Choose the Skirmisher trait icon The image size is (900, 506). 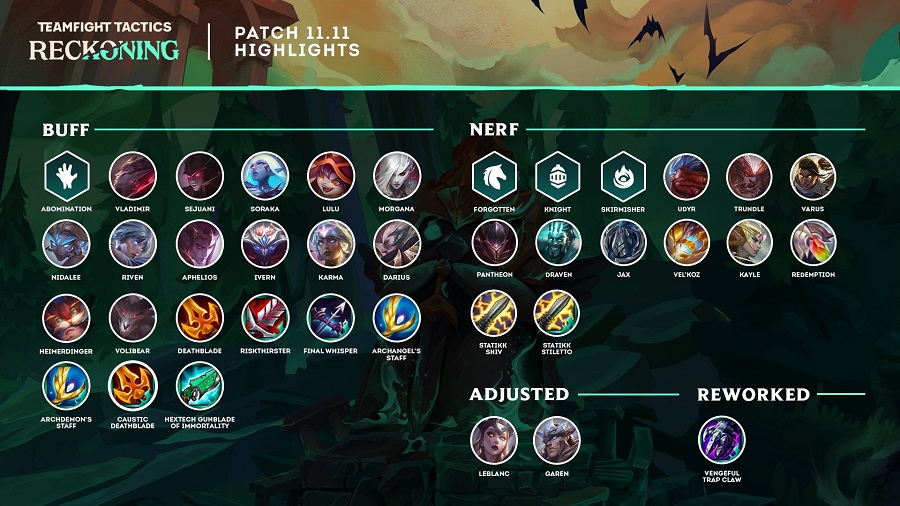coord(622,176)
